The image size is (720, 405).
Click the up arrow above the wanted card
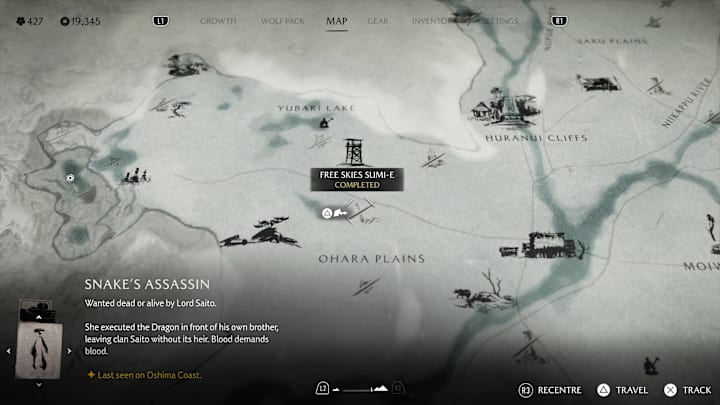click(40, 315)
